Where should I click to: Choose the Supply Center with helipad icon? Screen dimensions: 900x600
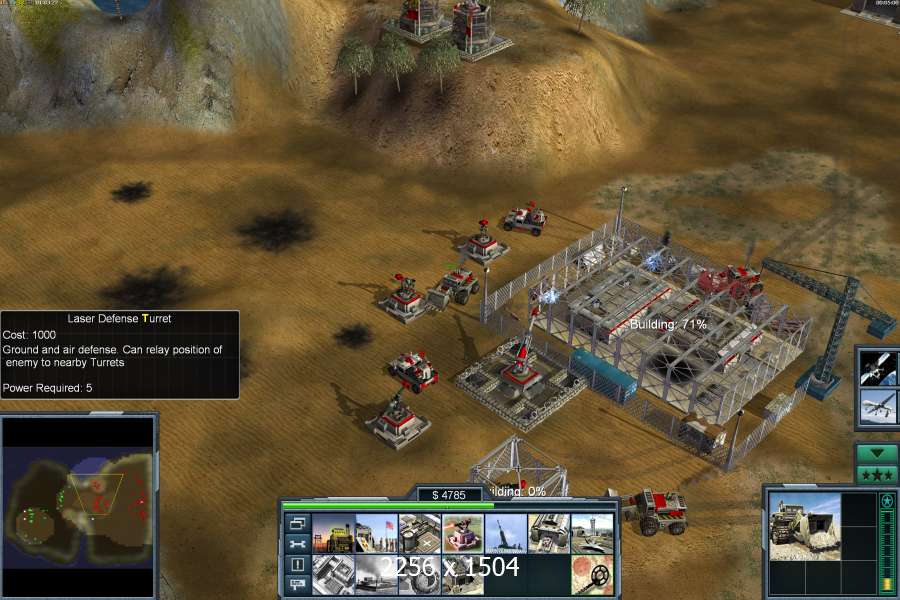tap(419, 534)
